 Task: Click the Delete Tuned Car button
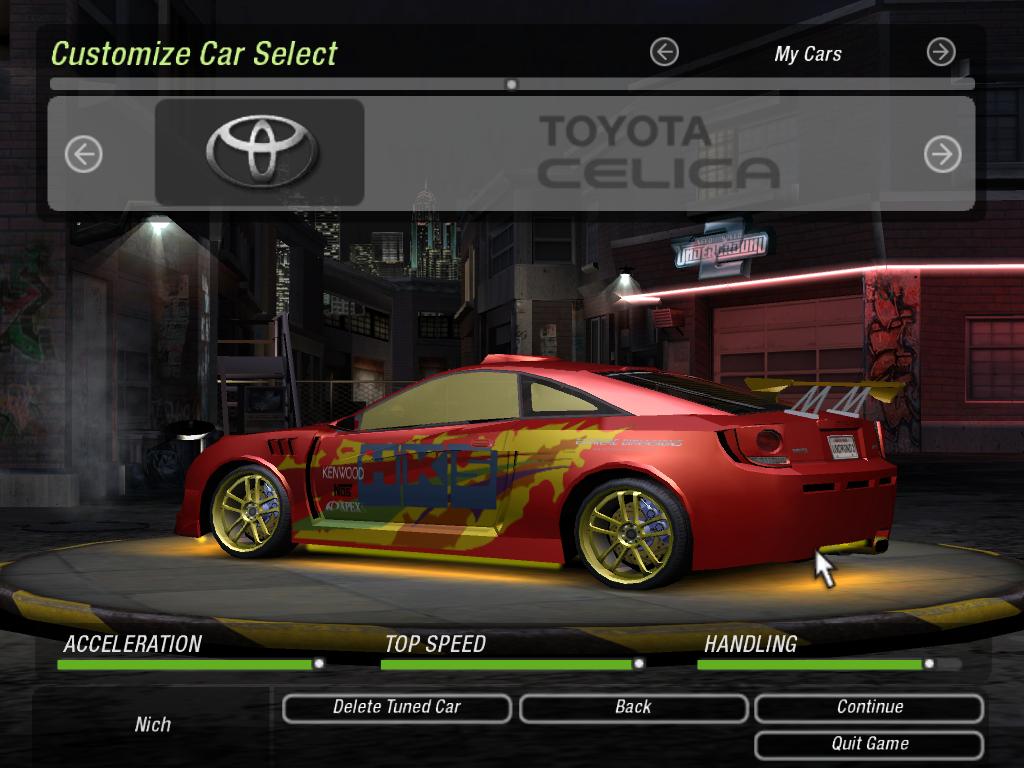(396, 708)
